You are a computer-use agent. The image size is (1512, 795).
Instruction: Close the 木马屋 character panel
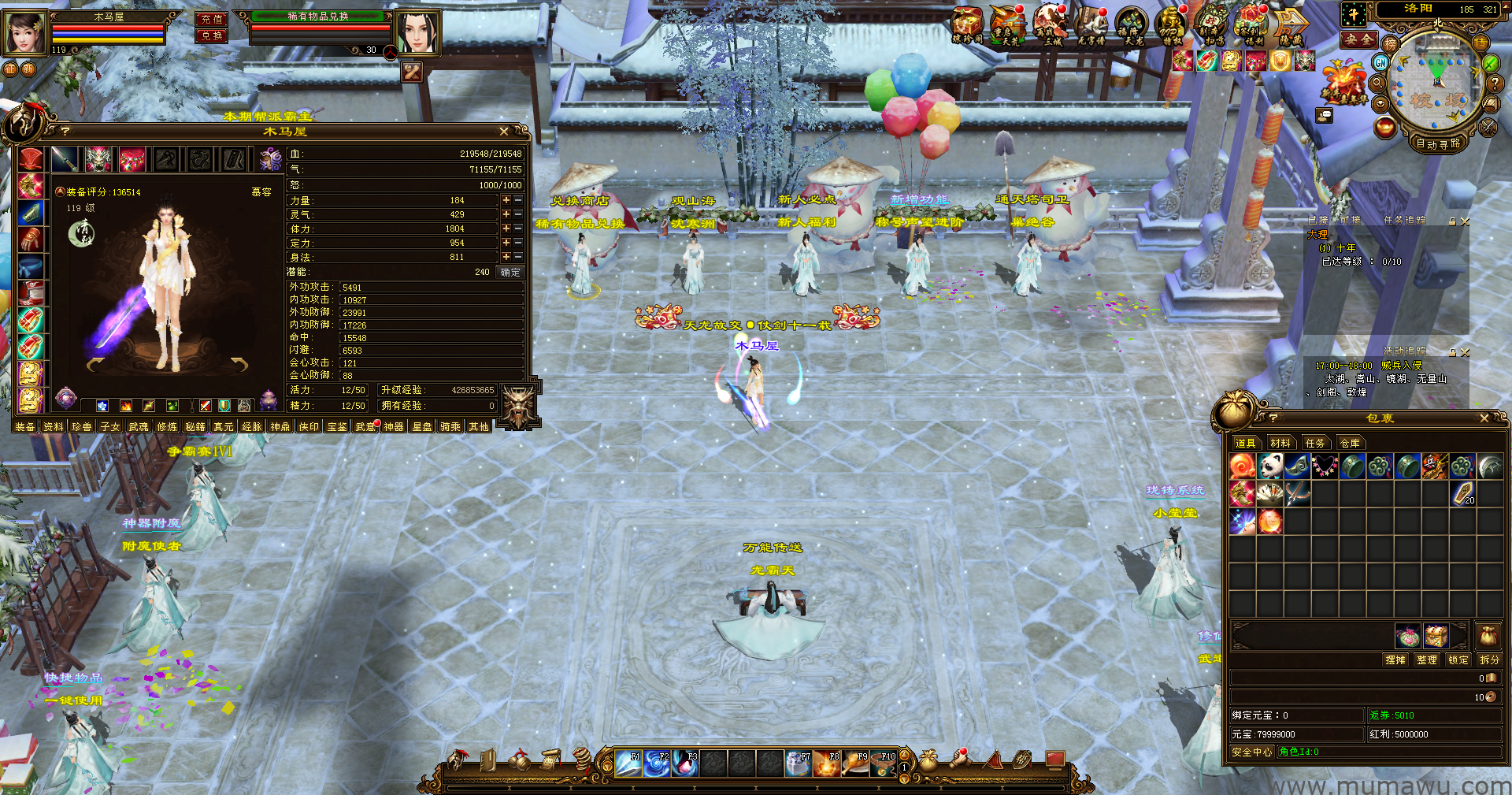(504, 132)
